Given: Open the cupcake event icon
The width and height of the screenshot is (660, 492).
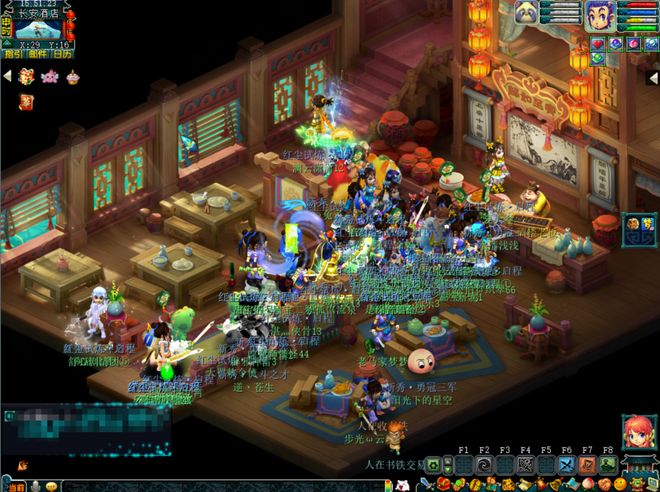Looking at the screenshot, I should click(73, 76).
